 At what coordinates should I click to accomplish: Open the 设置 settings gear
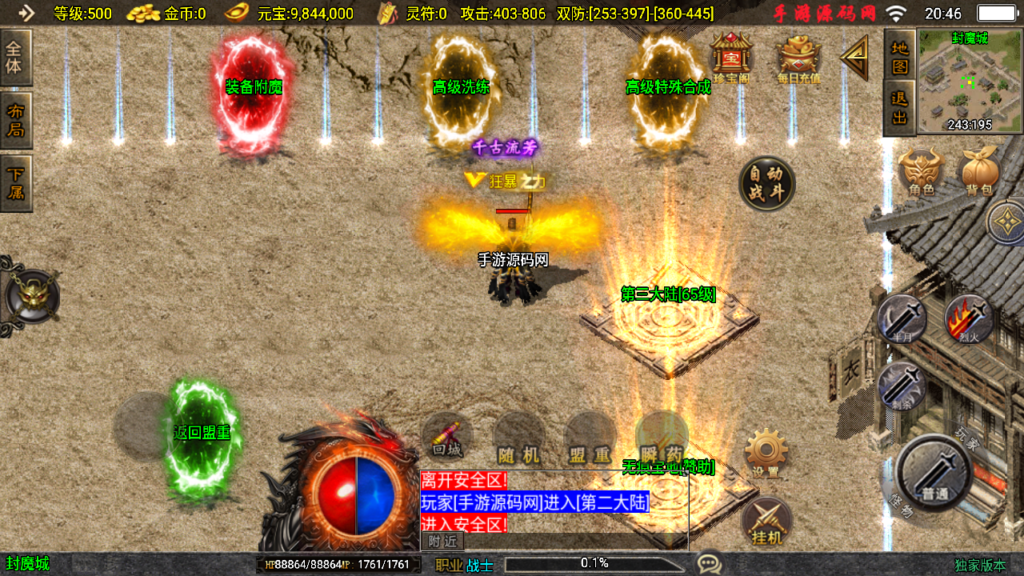pyautogui.click(x=766, y=455)
